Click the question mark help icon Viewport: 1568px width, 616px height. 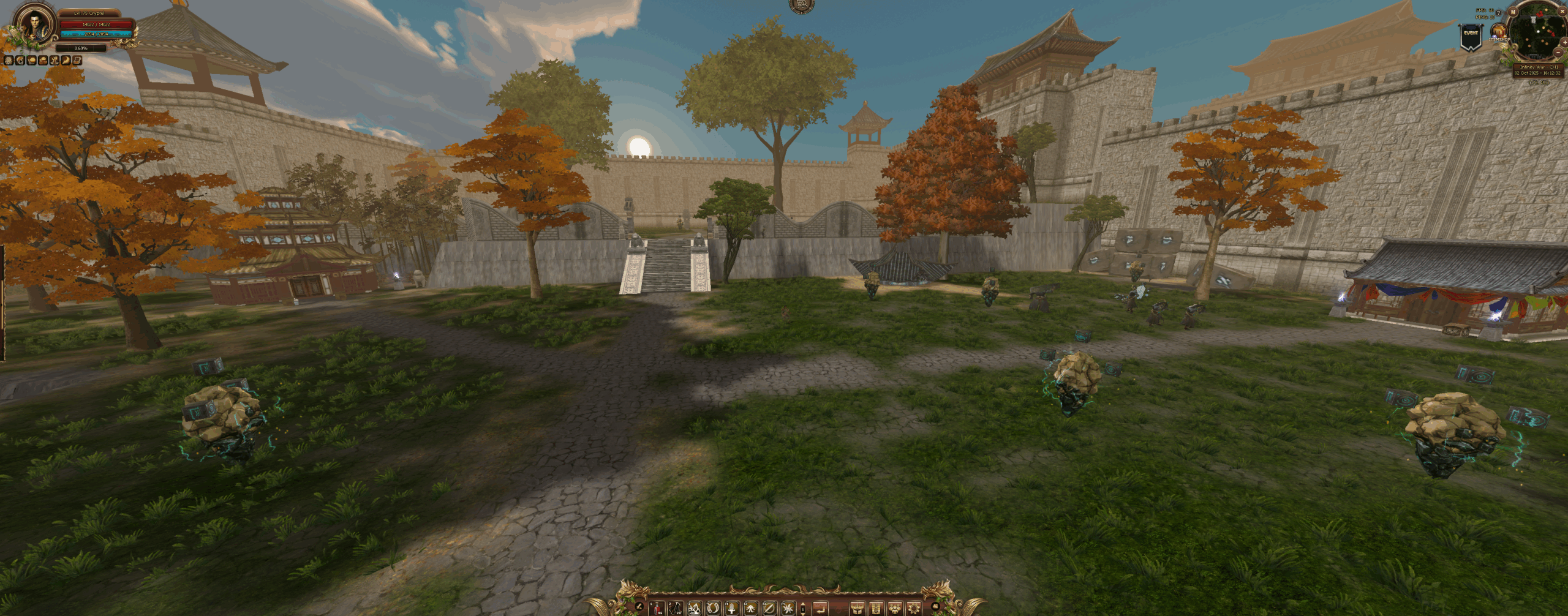coord(1499,13)
